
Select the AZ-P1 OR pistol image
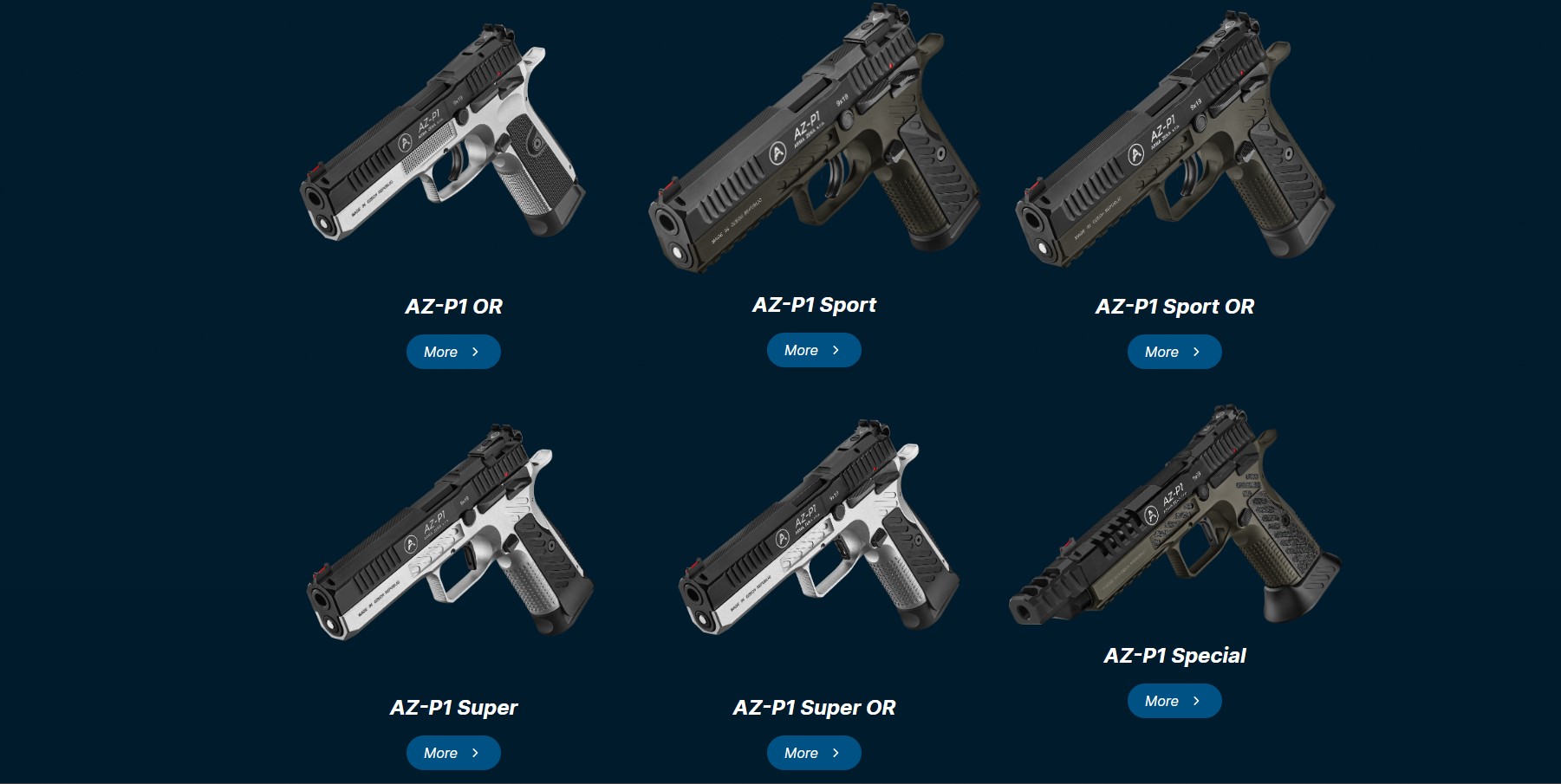(442, 139)
